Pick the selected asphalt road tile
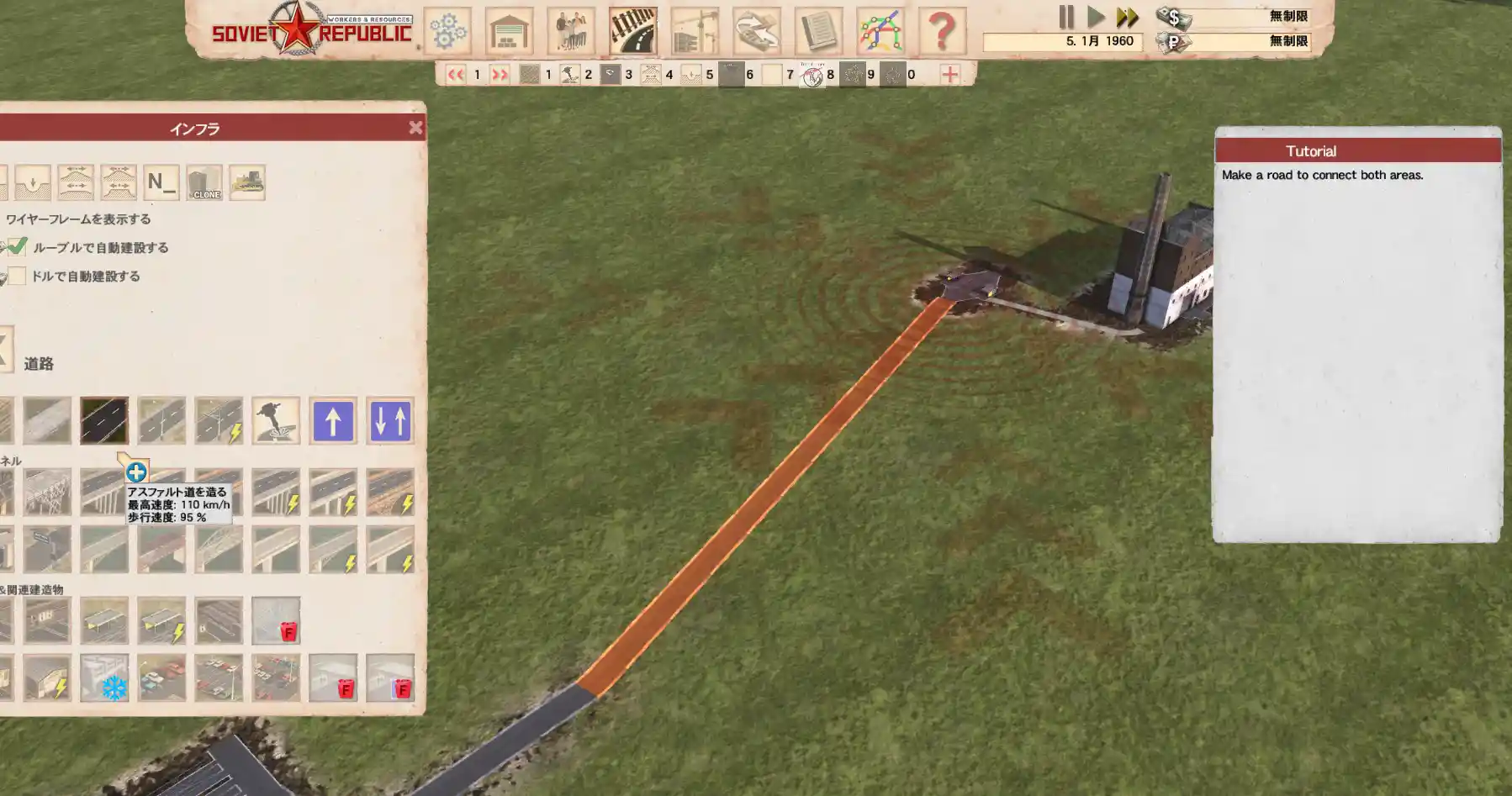This screenshot has height=796, width=1512. (x=104, y=420)
